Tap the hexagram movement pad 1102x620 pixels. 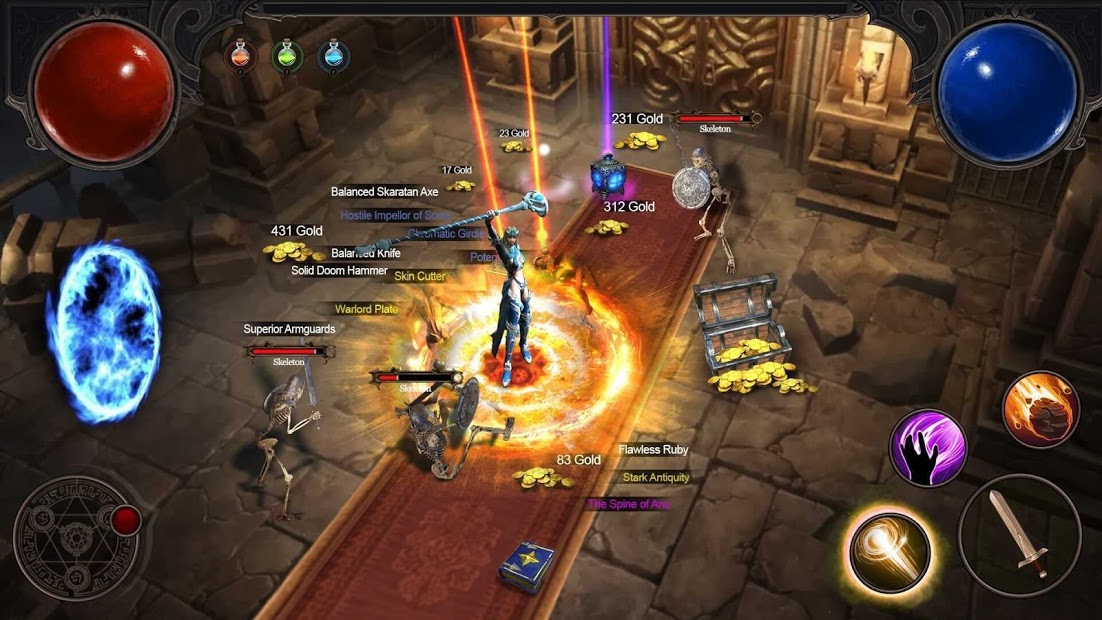(76, 537)
